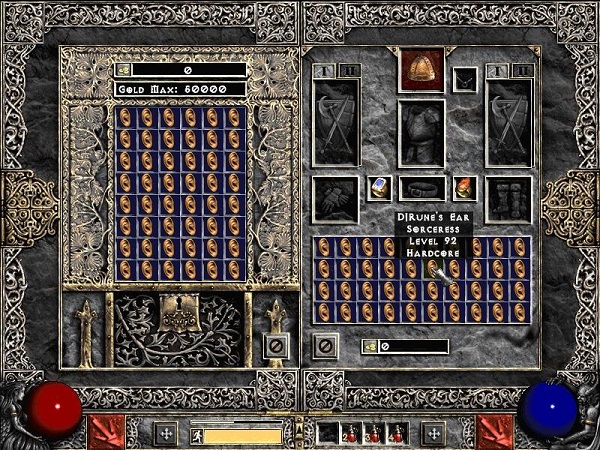Click the inventory gold coin button

tap(369, 346)
